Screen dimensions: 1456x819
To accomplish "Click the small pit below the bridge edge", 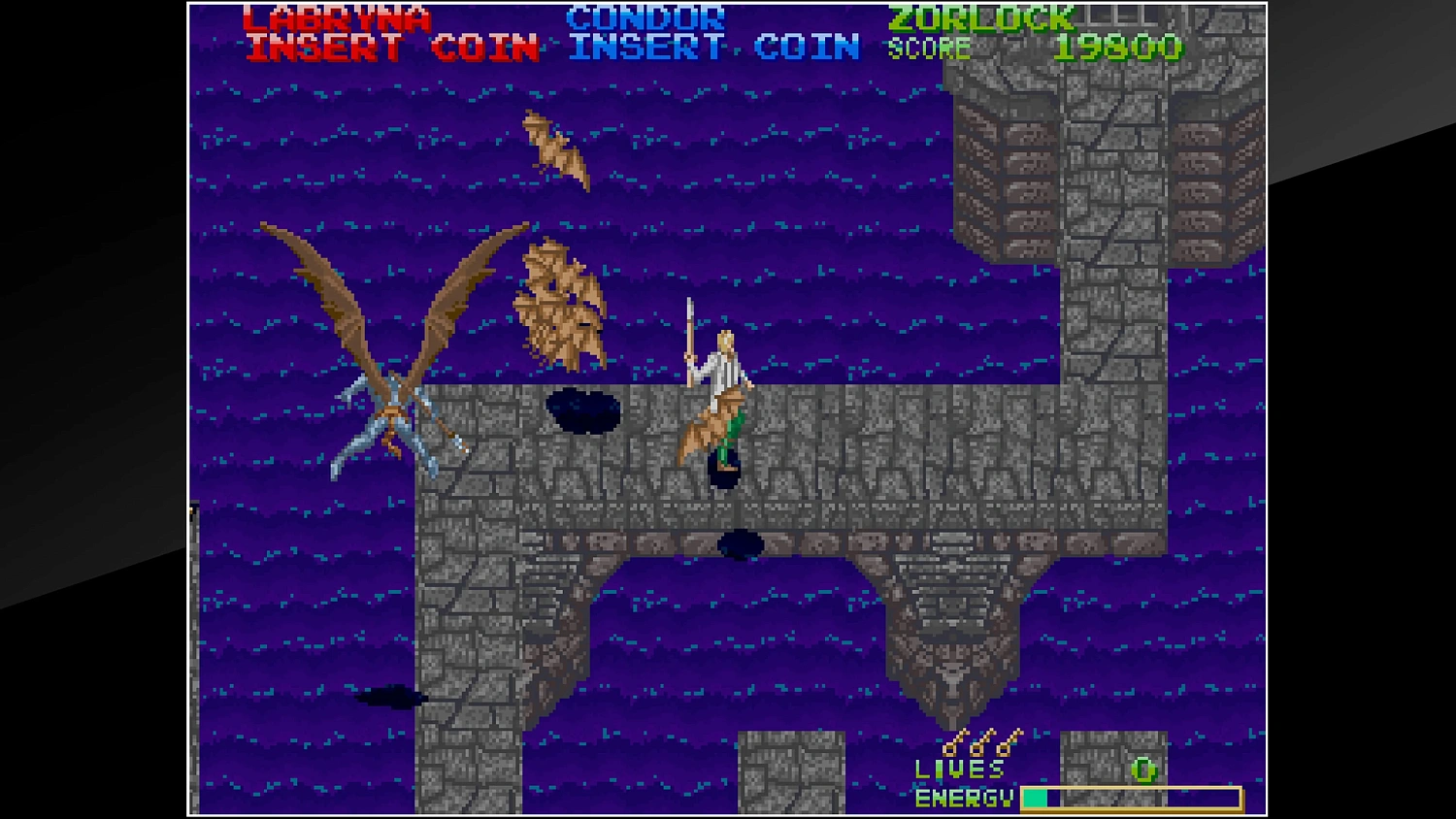I will click(743, 541).
